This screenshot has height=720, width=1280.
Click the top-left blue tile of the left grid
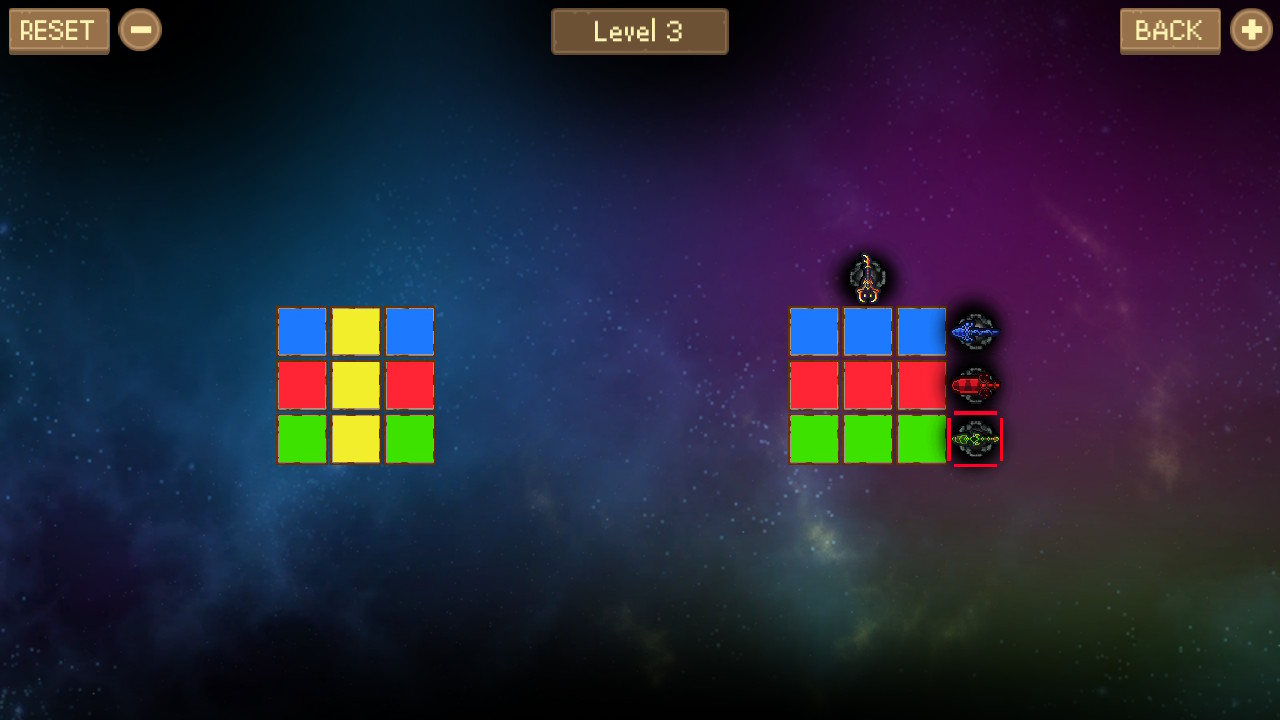[x=303, y=331]
